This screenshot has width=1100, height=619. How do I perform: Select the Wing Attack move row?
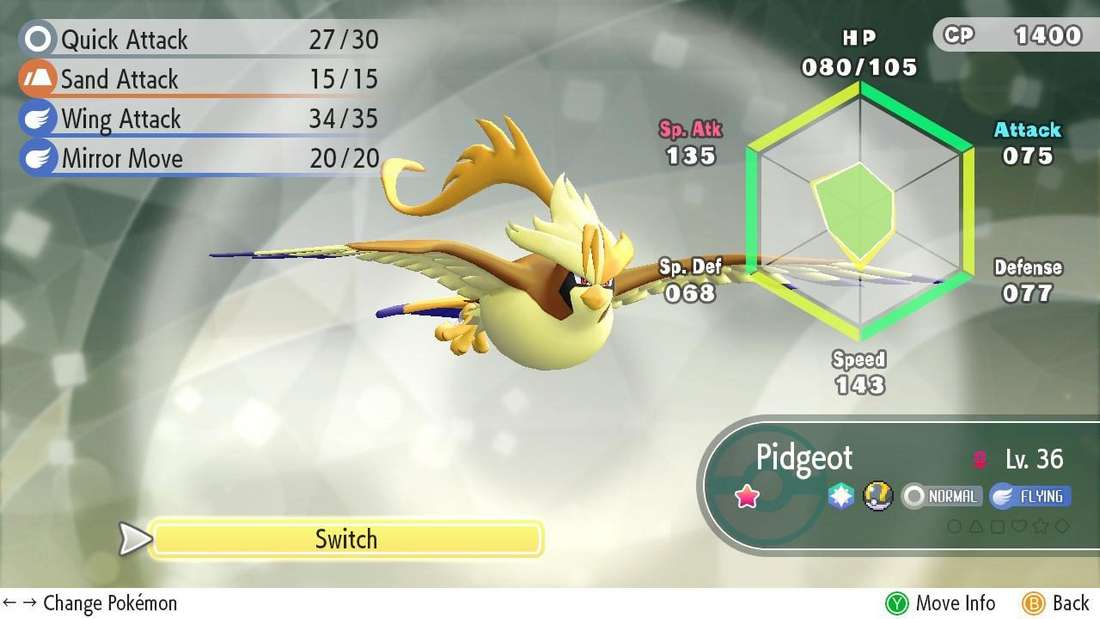point(200,119)
